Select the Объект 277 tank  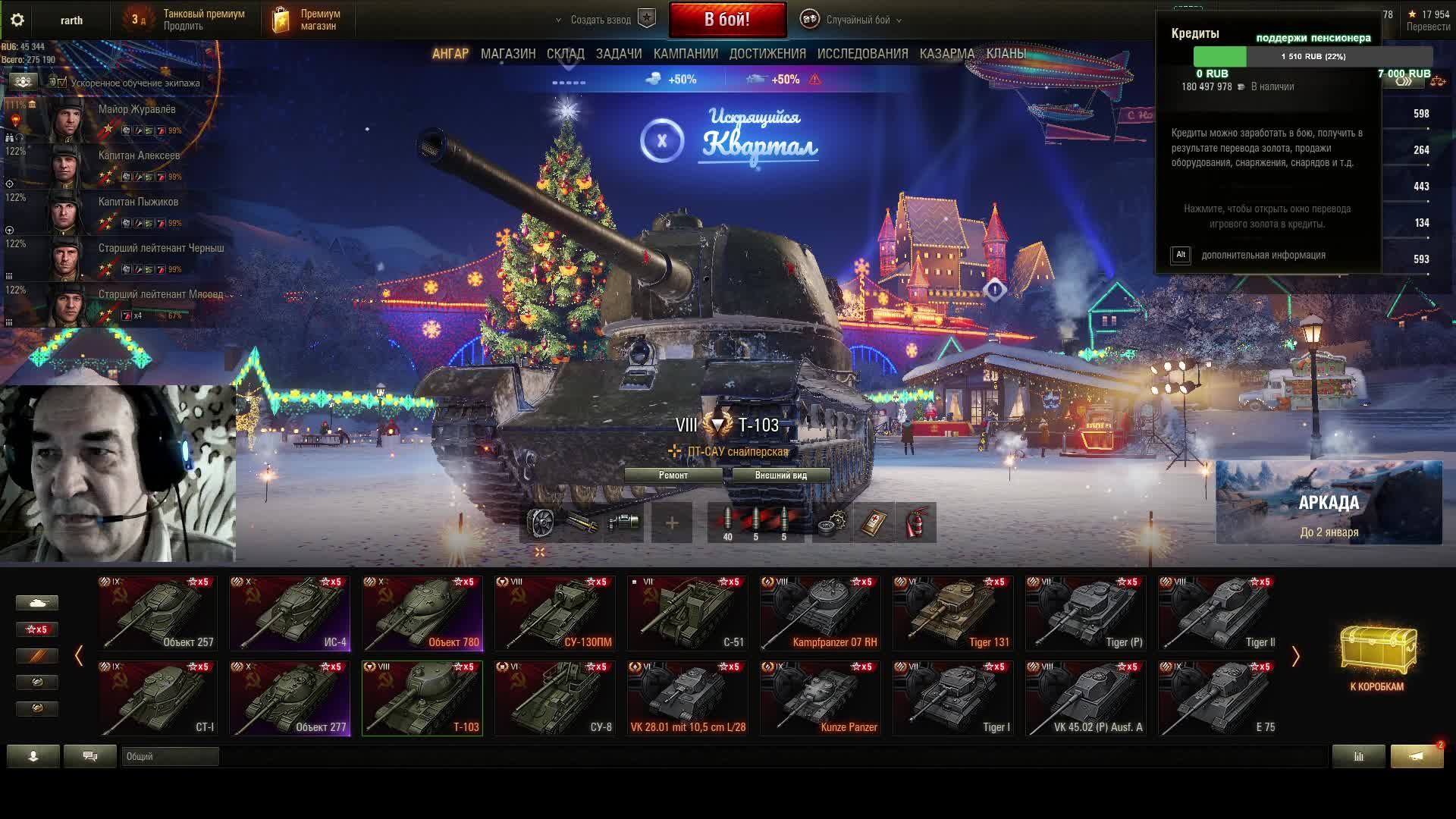click(290, 698)
